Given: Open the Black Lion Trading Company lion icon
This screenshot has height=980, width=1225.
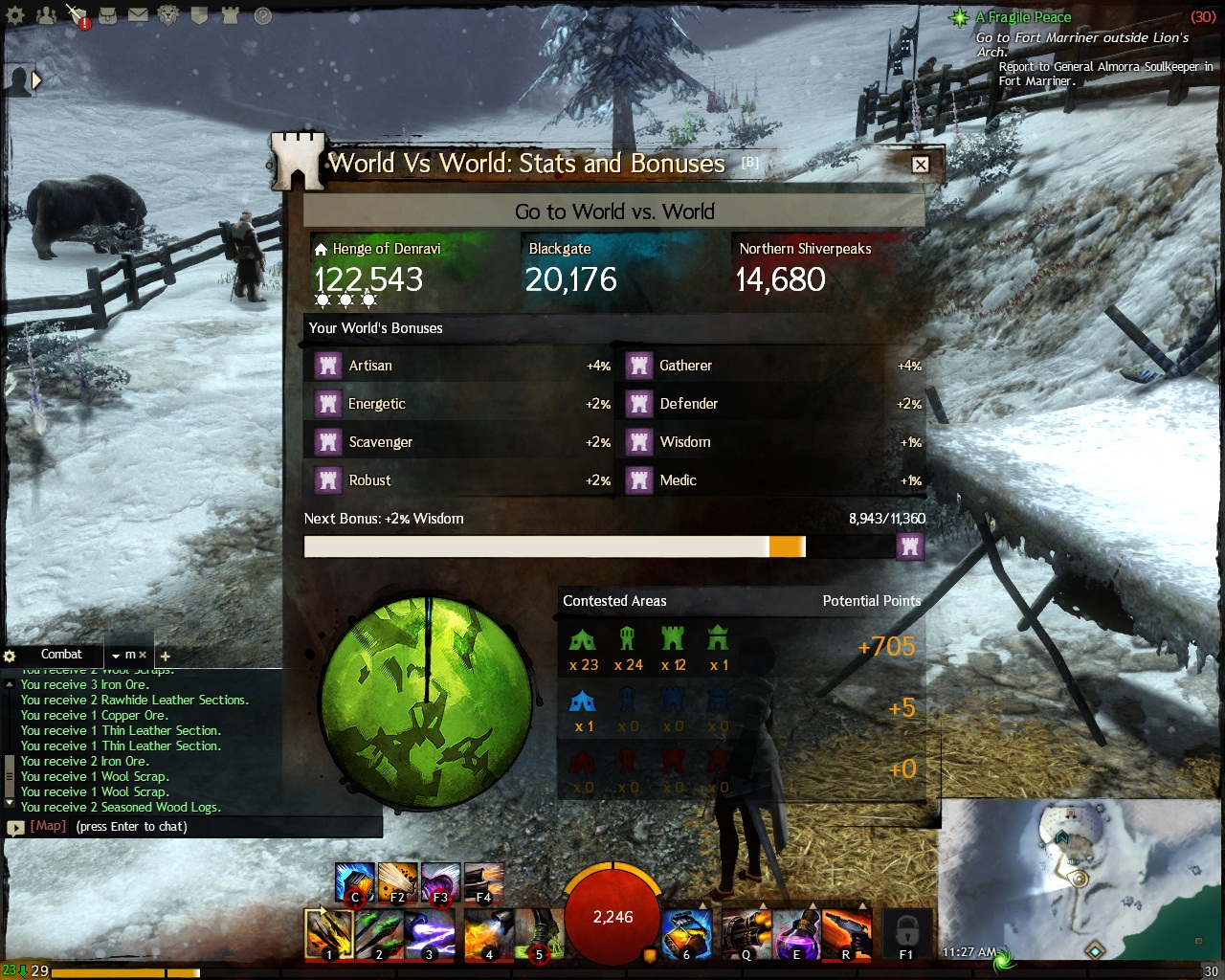Looking at the screenshot, I should [x=168, y=15].
